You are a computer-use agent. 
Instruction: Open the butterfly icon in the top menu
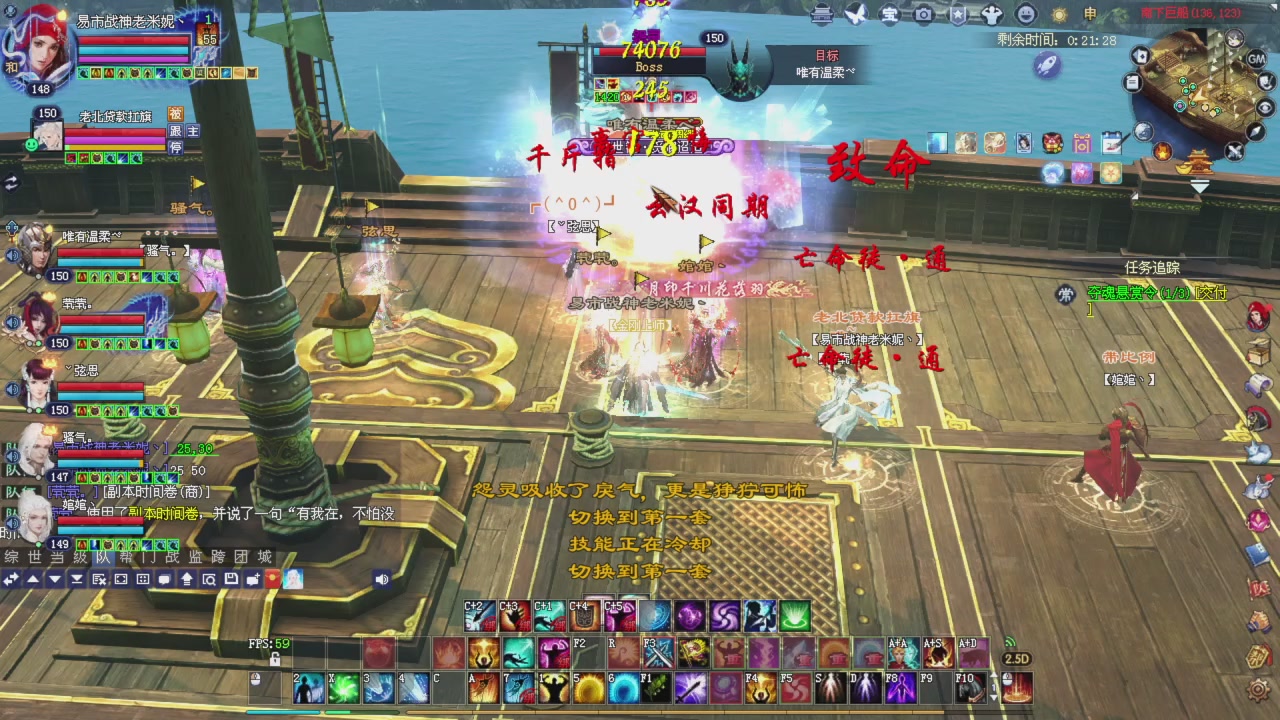click(x=855, y=14)
